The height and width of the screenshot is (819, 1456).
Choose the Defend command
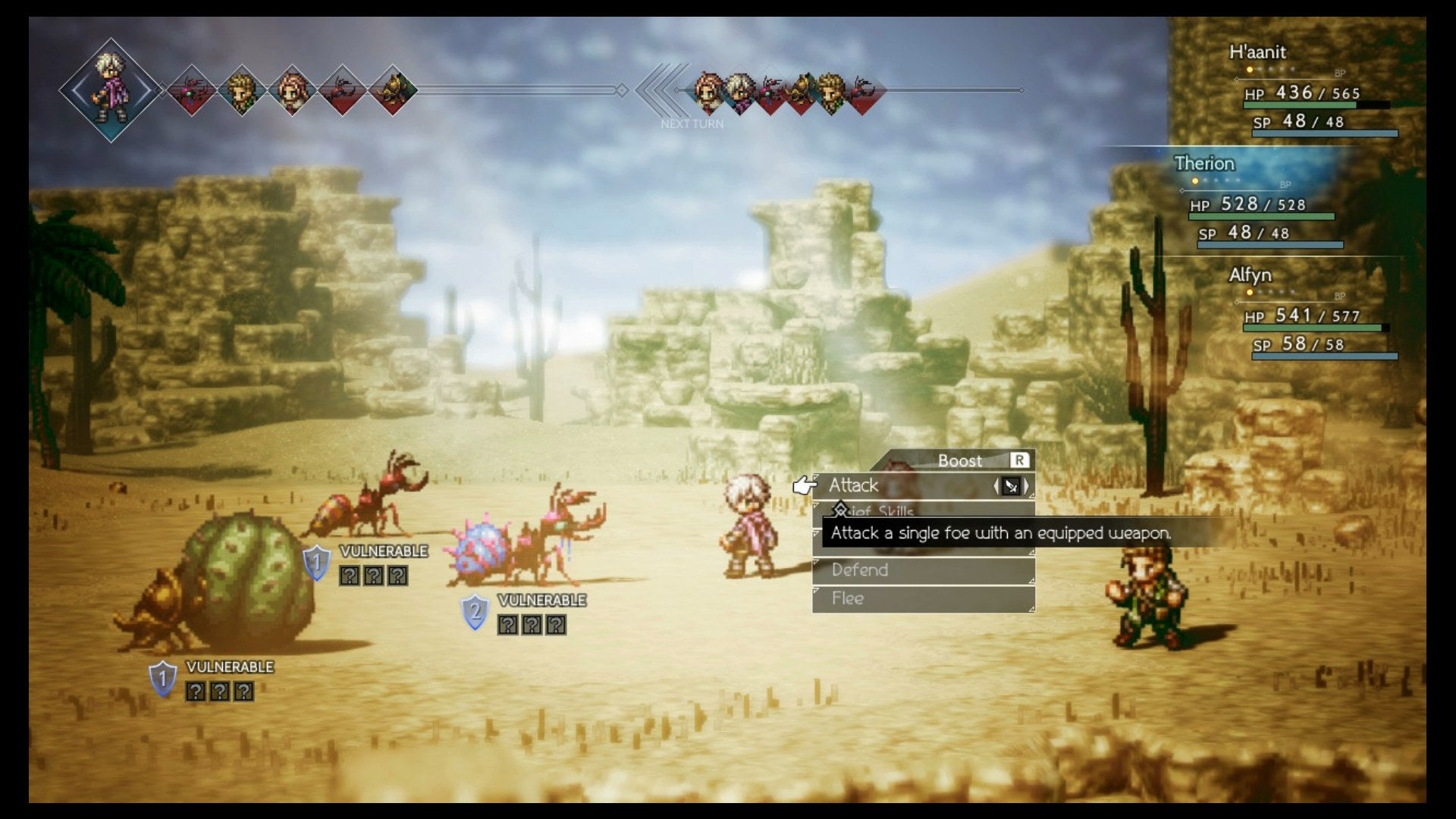pyautogui.click(x=860, y=570)
